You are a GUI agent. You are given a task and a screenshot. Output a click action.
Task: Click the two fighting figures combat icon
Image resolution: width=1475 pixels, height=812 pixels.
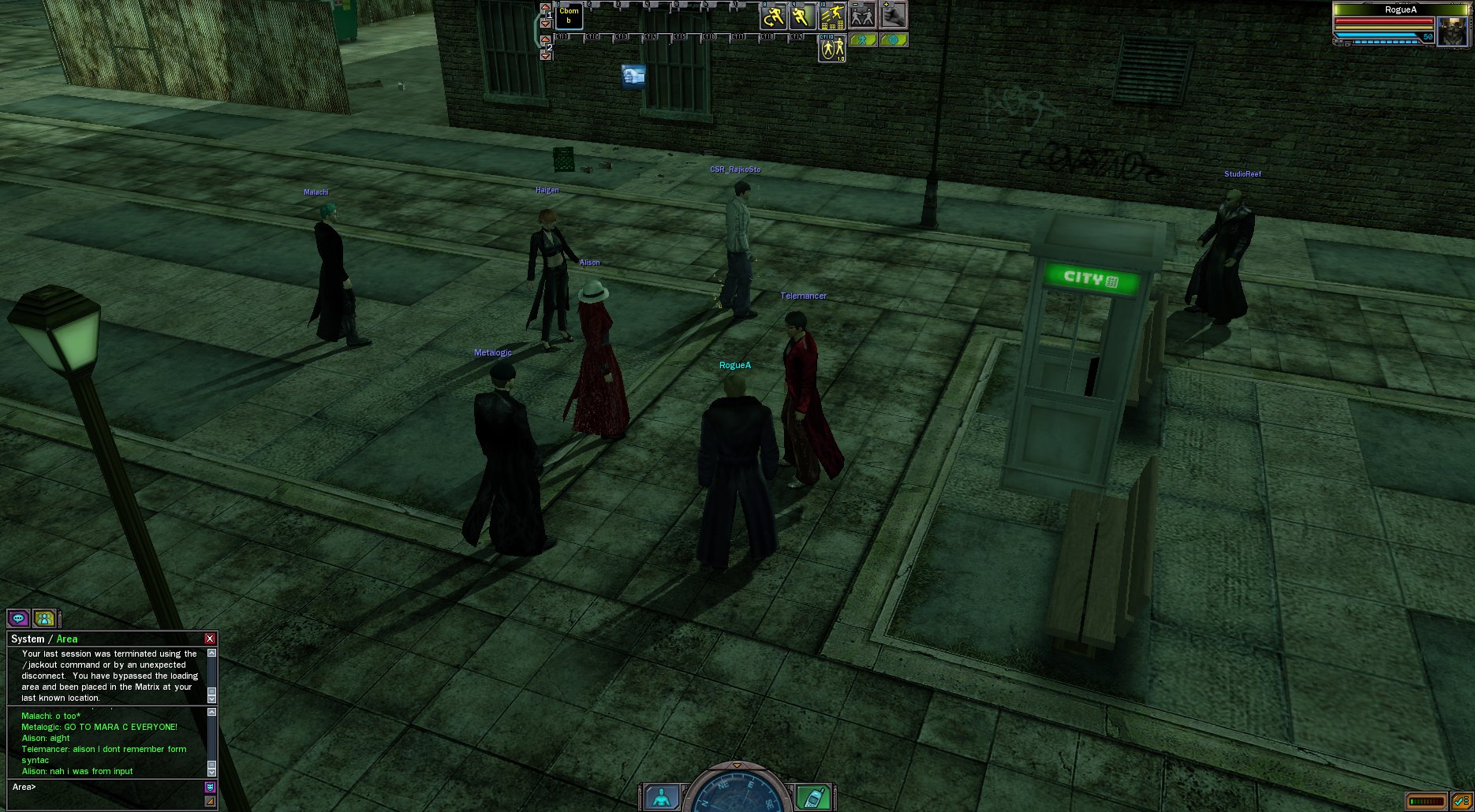coord(862,17)
